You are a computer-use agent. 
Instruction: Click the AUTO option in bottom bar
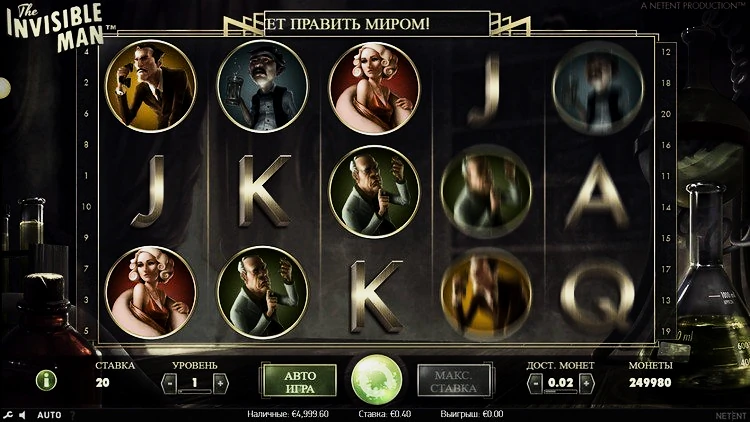[x=49, y=414]
